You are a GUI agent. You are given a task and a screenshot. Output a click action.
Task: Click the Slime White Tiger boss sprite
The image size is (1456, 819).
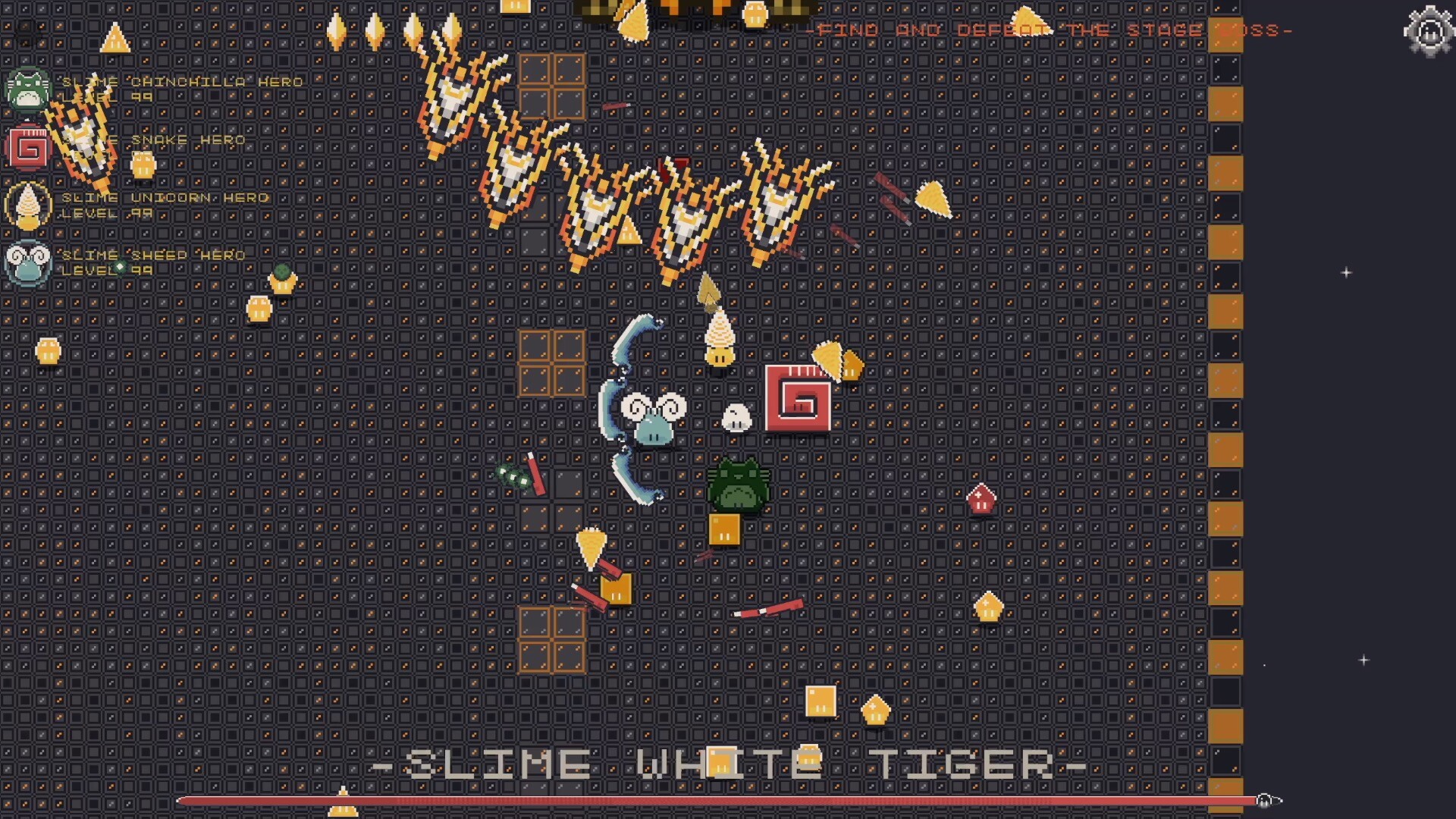[x=737, y=485]
